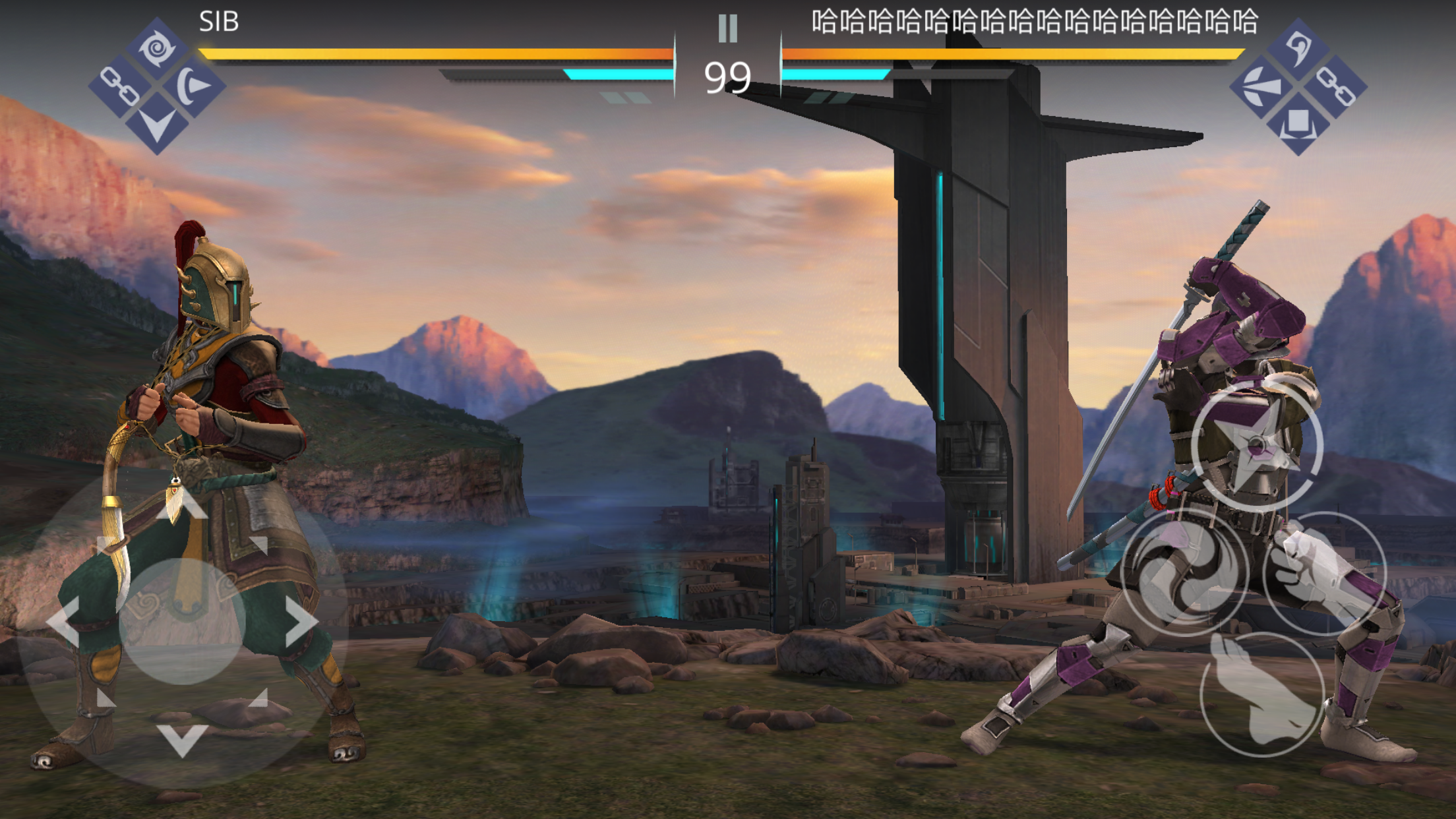Select SIB's crescent shadow ability icon
The image size is (1456, 819).
(195, 86)
